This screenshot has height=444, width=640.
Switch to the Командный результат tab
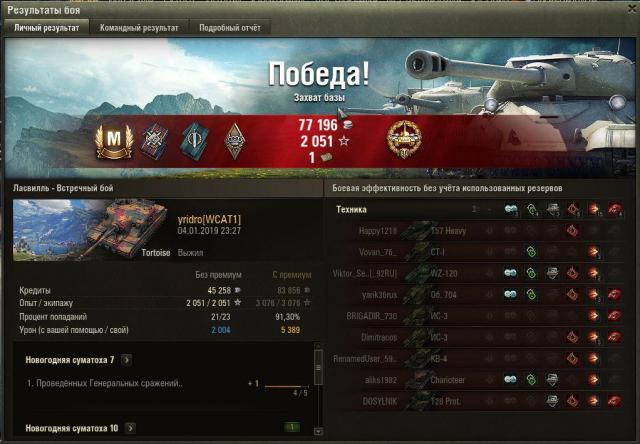tap(139, 28)
